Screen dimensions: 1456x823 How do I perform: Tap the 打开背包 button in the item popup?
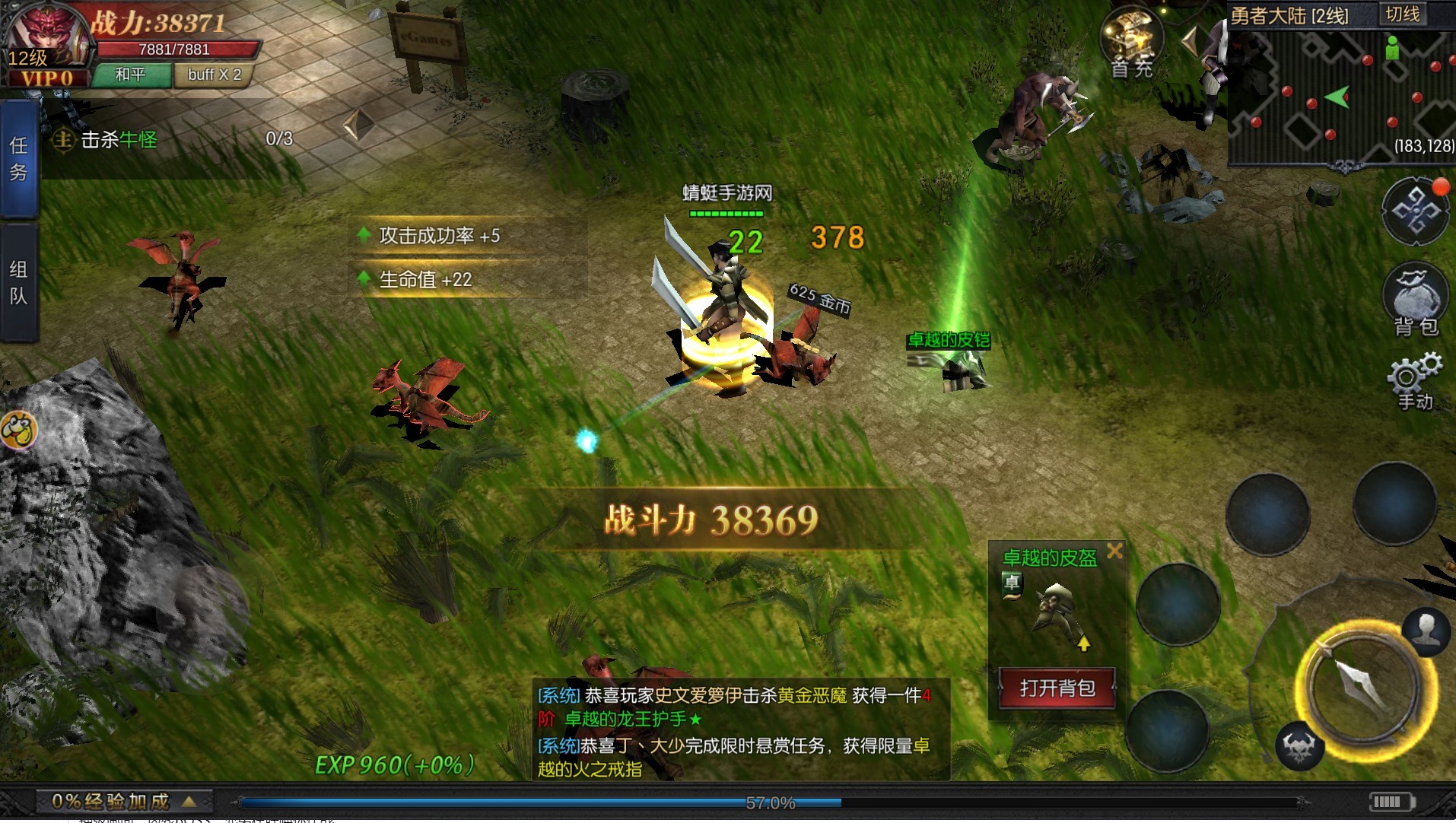click(1056, 689)
